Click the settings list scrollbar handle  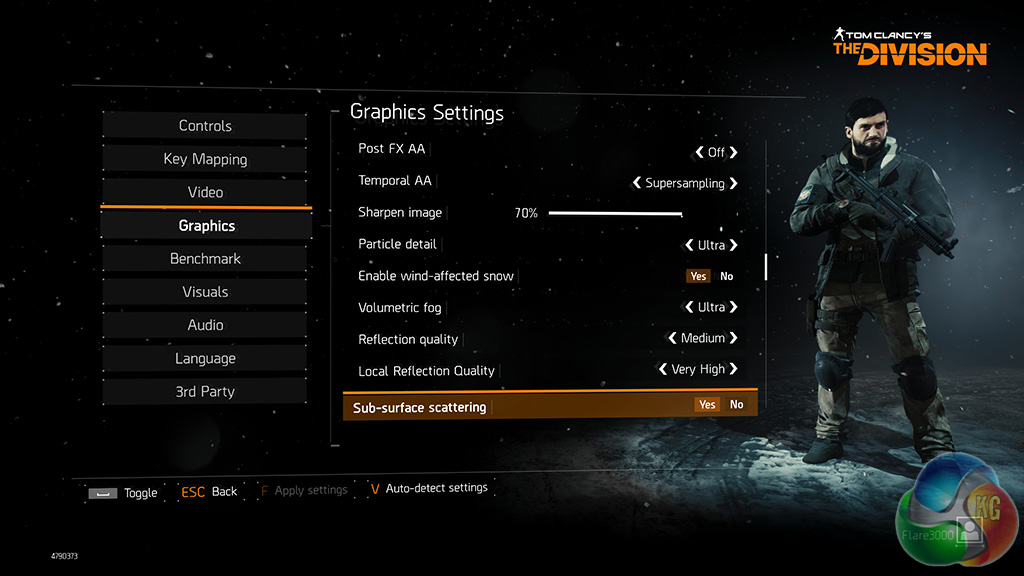[x=766, y=266]
